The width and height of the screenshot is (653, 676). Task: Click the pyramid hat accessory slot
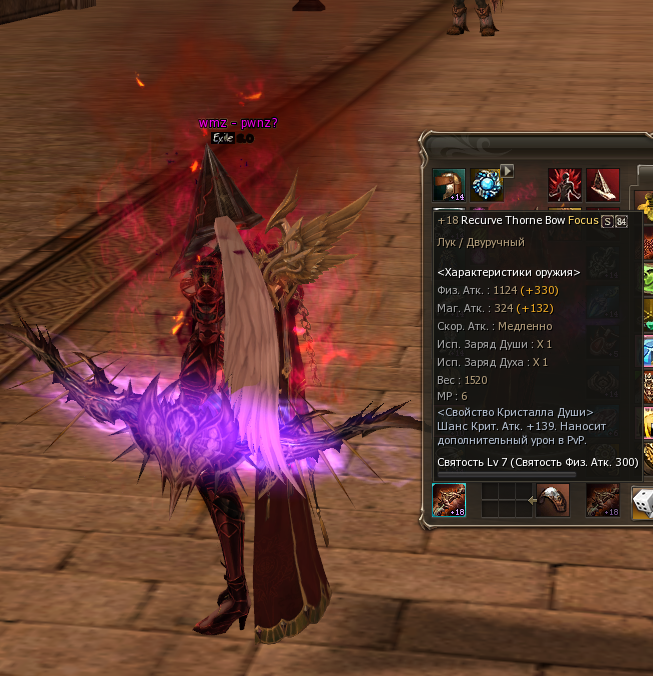point(603,185)
